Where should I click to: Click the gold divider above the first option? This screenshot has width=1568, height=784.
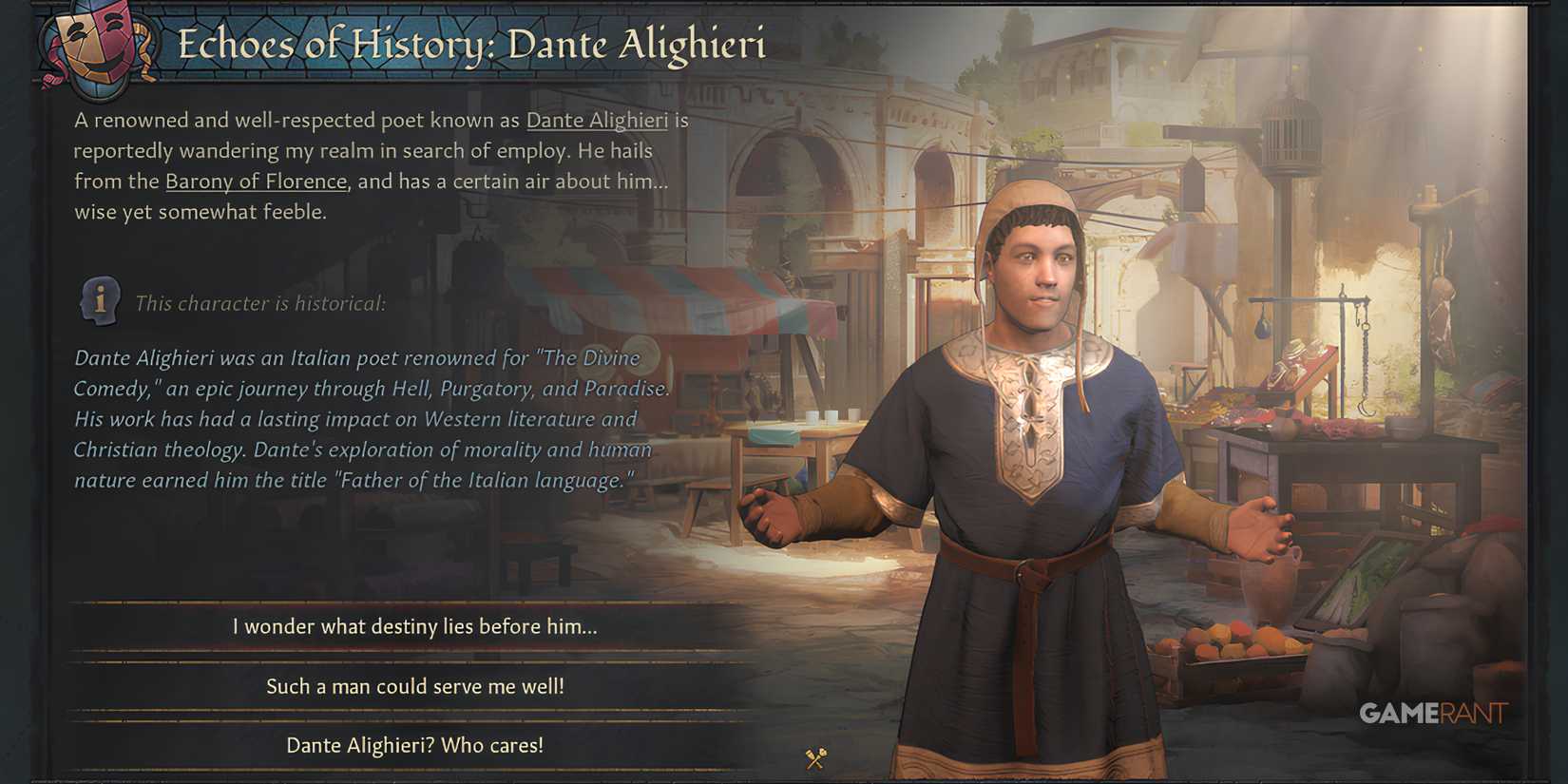tap(408, 604)
